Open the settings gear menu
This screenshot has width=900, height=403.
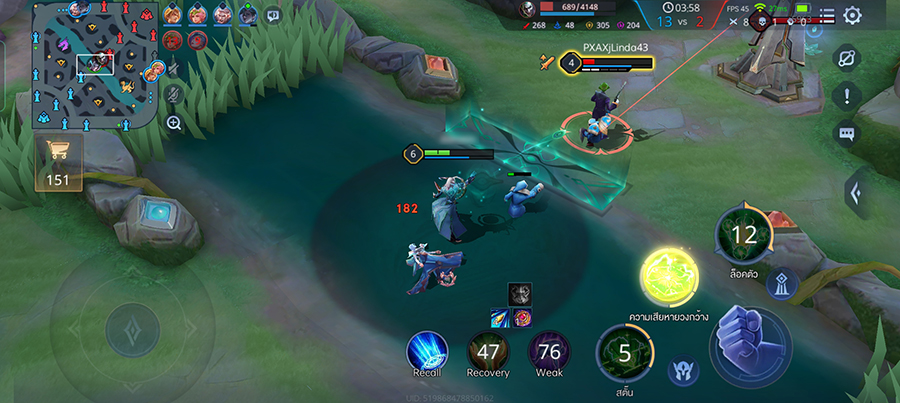coord(852,15)
